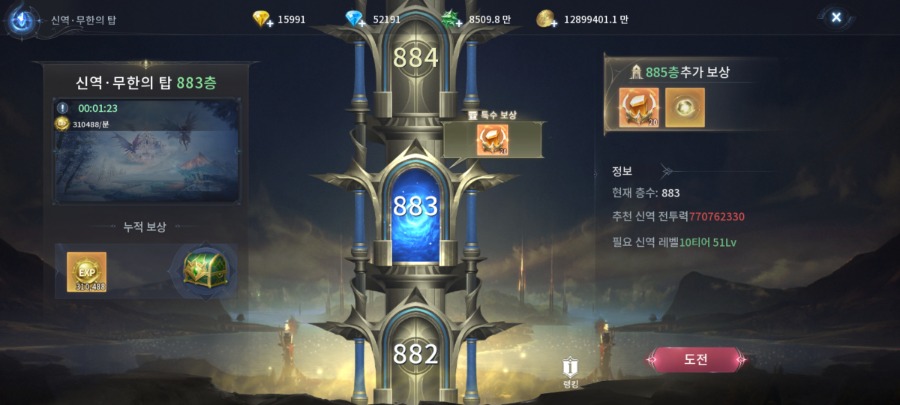Select the EXP cumulative reward icon

[x=86, y=271]
